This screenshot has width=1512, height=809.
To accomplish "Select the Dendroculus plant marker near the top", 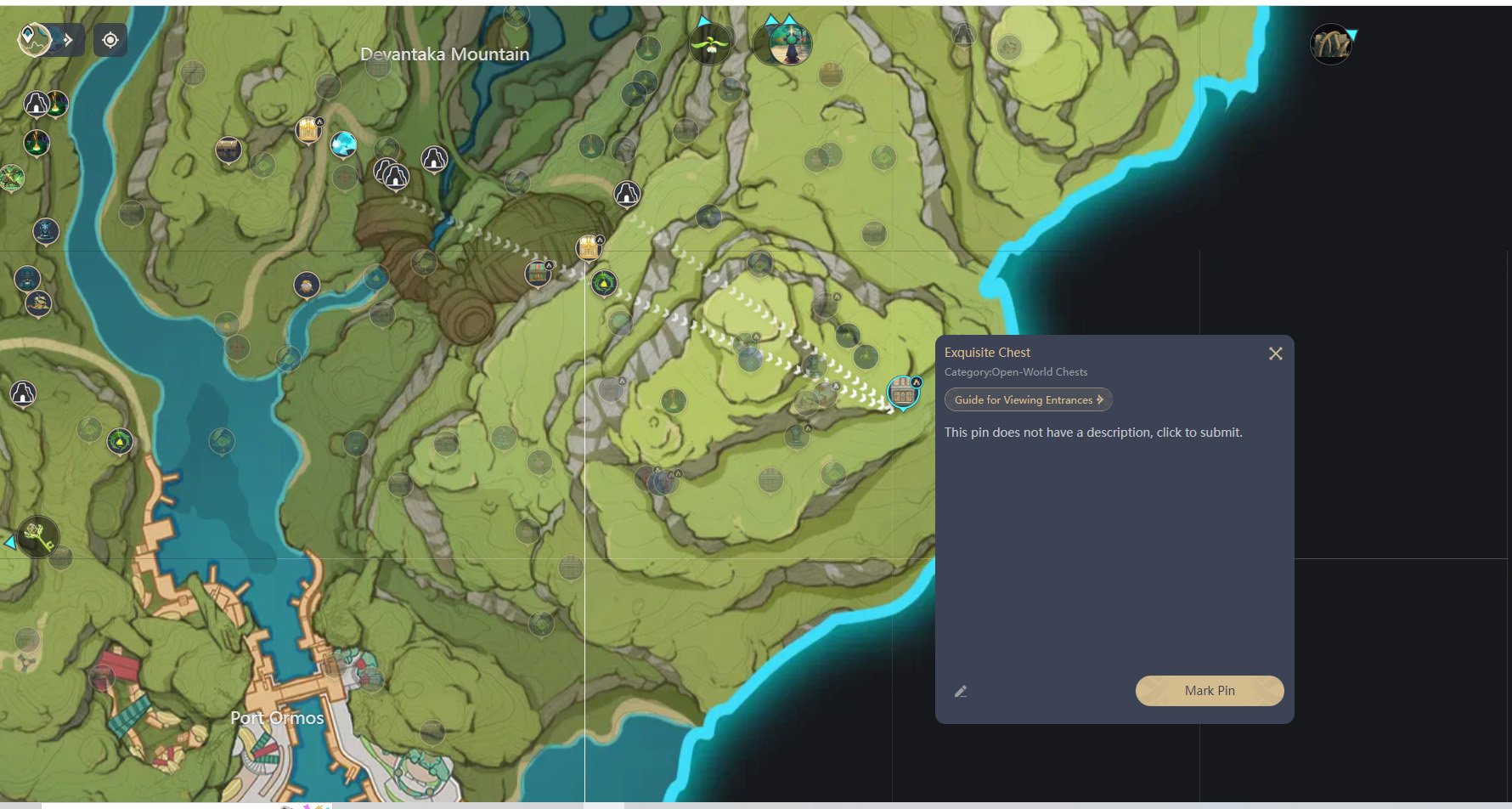I will point(711,41).
